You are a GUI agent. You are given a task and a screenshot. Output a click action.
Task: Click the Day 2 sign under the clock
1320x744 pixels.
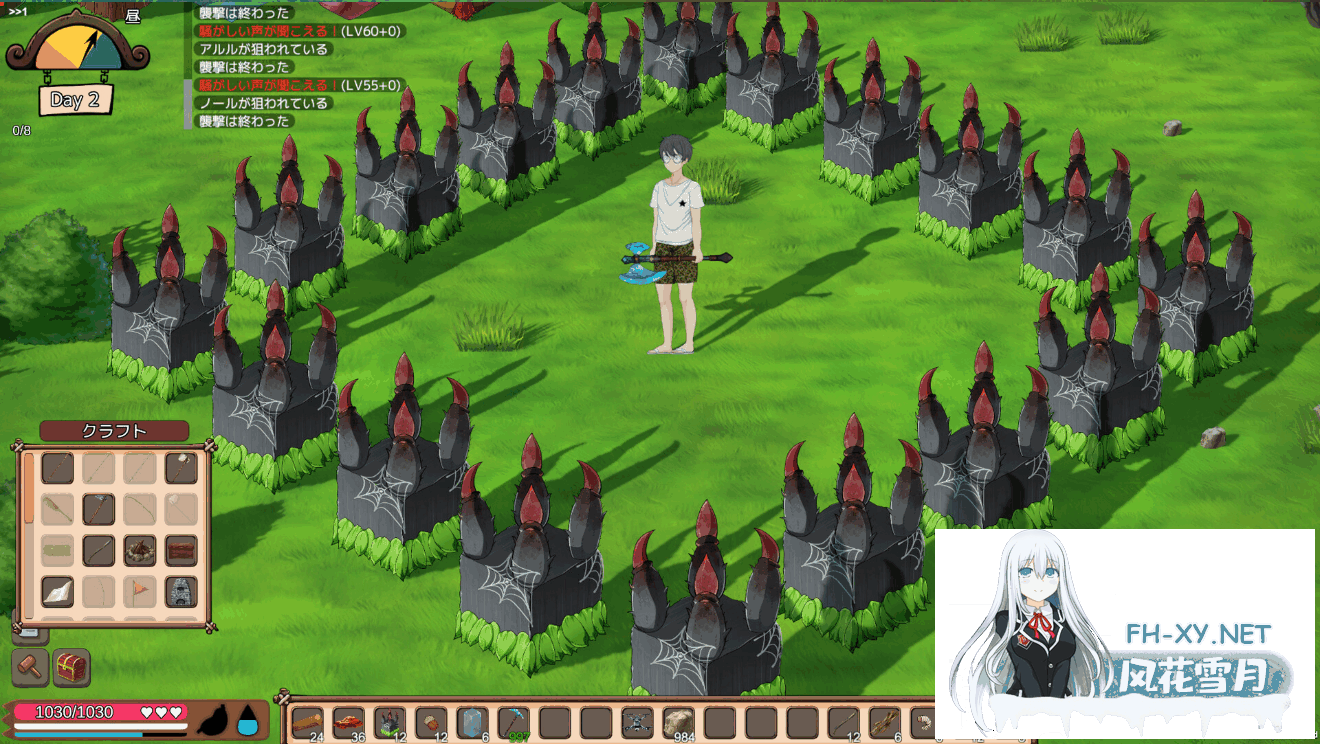tap(74, 100)
